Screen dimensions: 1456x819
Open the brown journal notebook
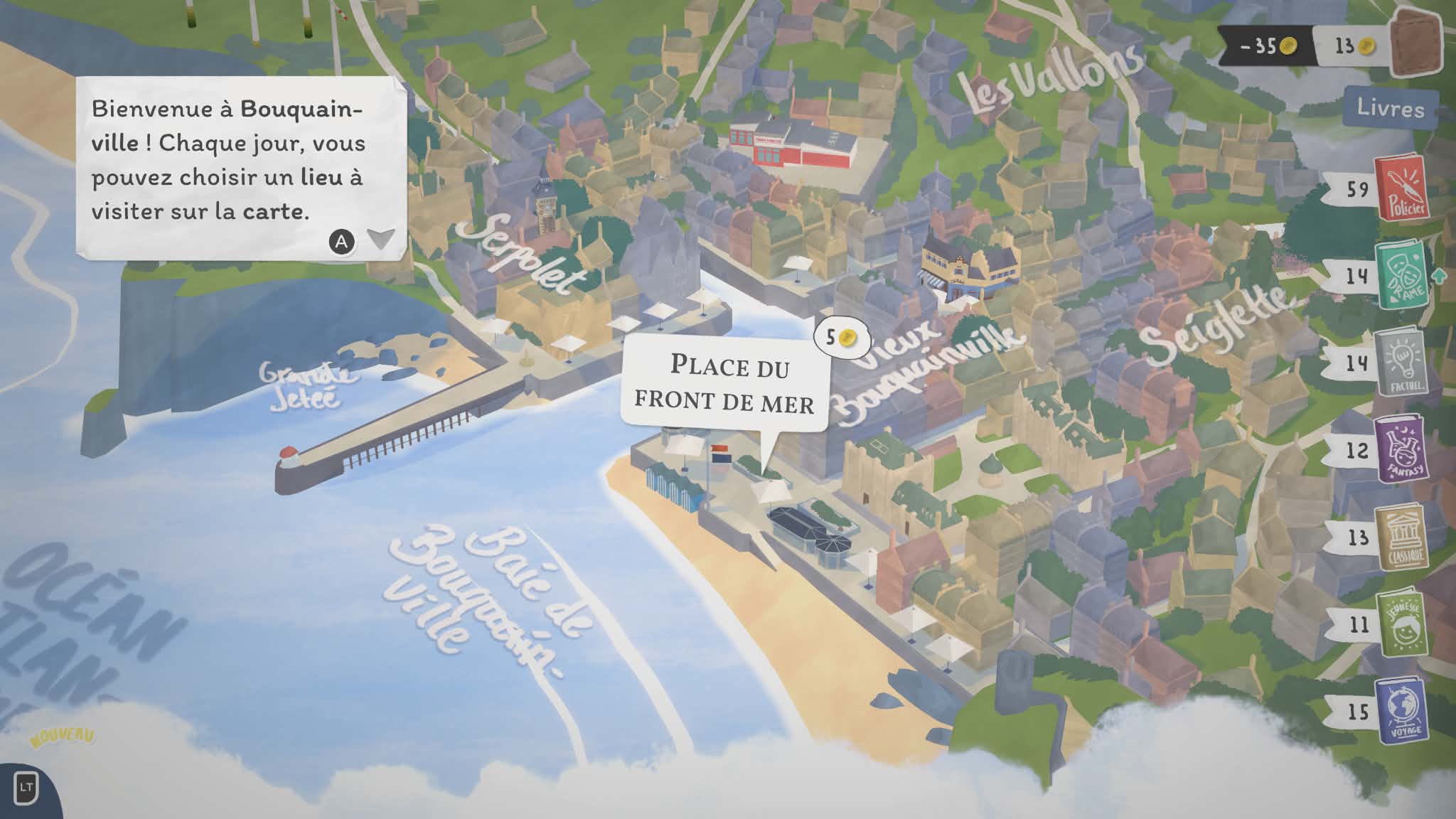(x=1415, y=44)
